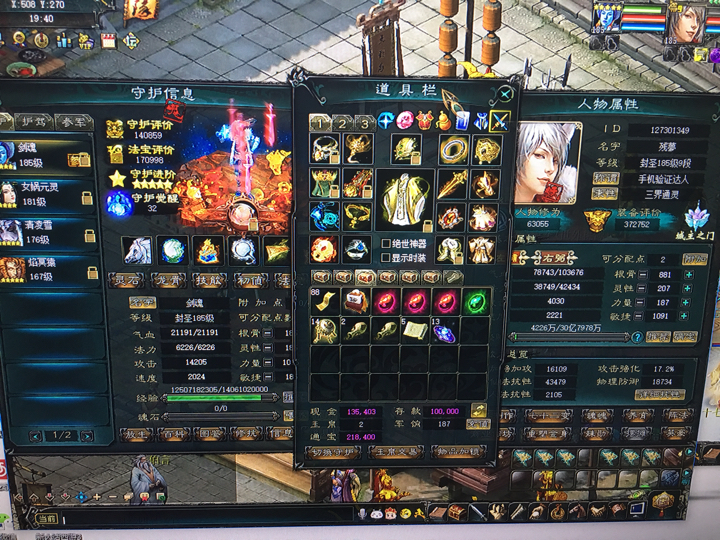The width and height of the screenshot is (720, 540).
Task: Switch to inventory page 2 tab
Action: [342, 123]
